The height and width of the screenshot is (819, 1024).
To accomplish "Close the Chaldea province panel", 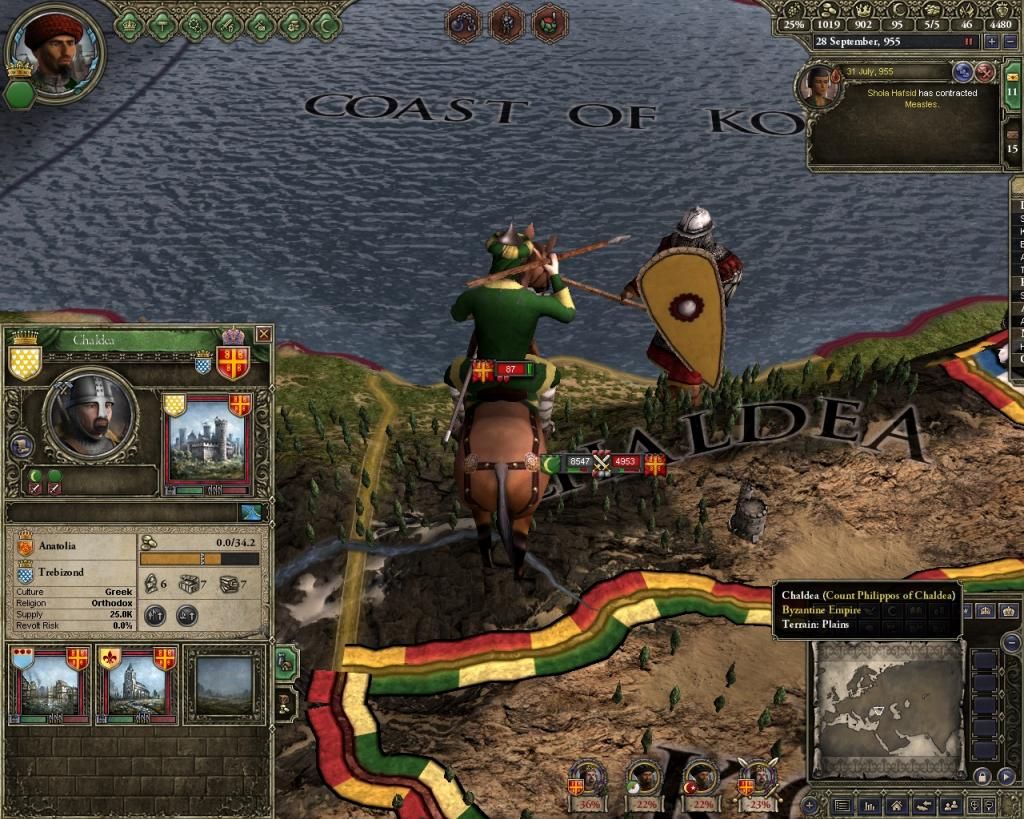I will click(264, 334).
